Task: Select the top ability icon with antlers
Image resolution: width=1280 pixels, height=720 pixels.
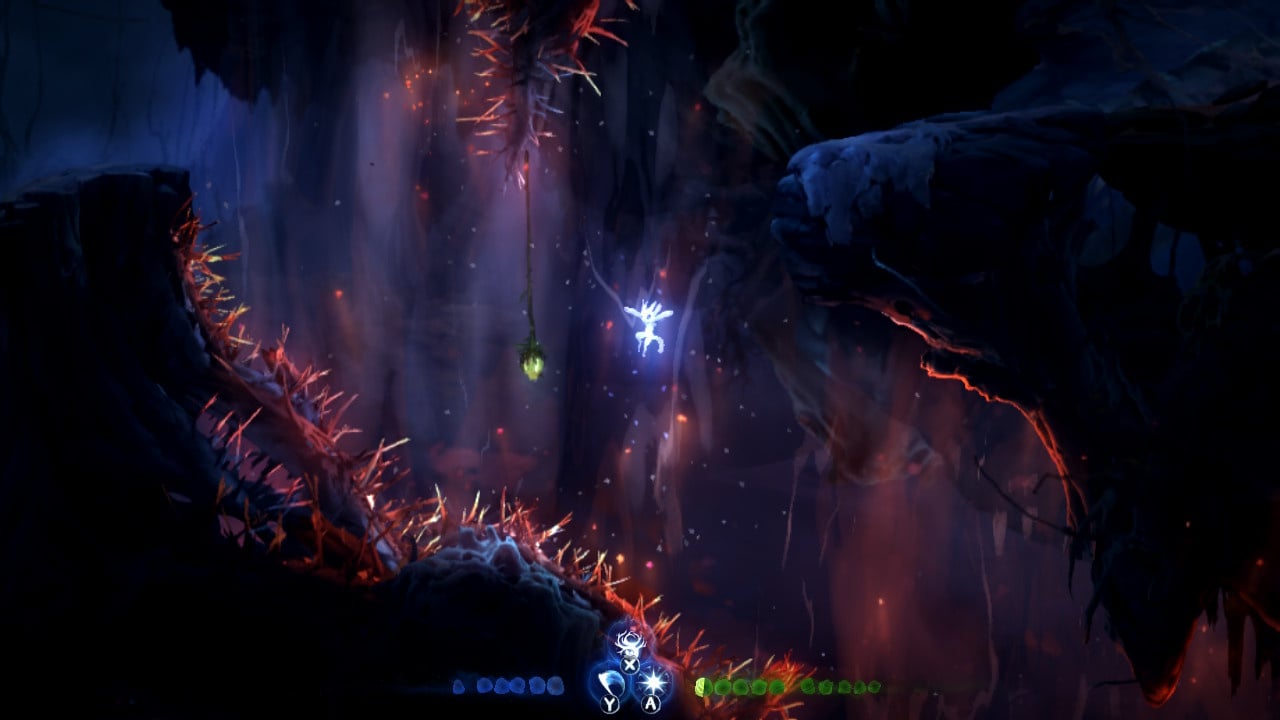Action: (630, 641)
